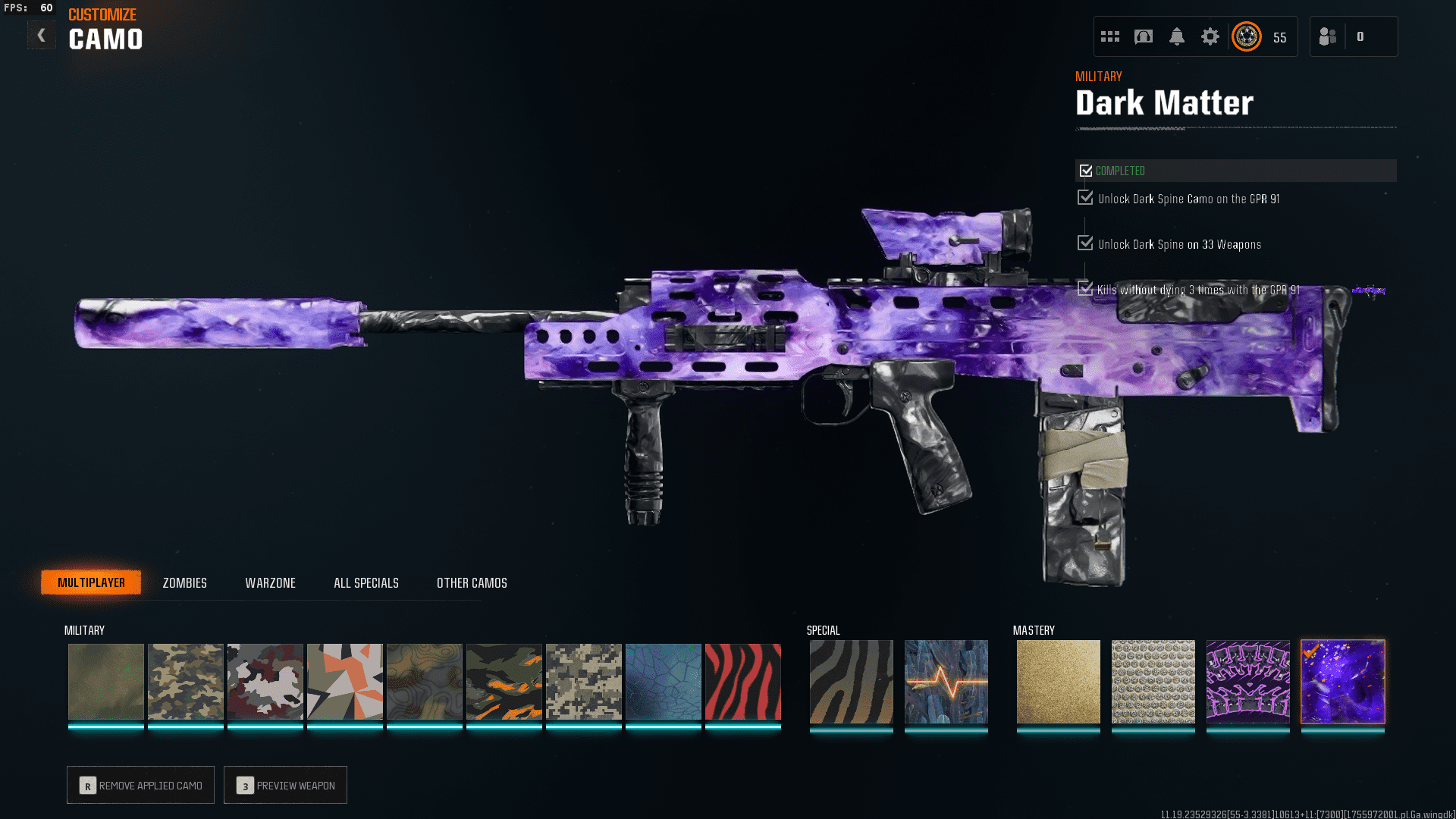Open the Warzone camo tab
Image resolution: width=1456 pixels, height=819 pixels.
point(270,582)
